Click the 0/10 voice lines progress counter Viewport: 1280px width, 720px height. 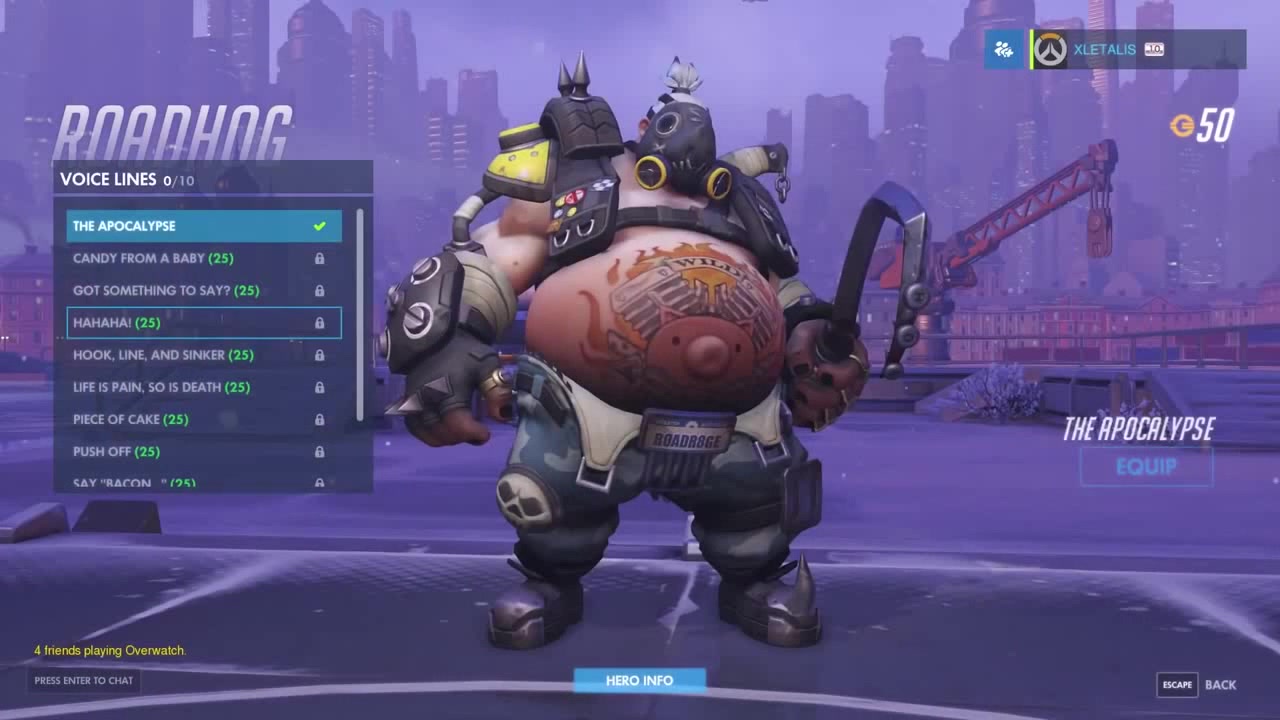coord(179,181)
